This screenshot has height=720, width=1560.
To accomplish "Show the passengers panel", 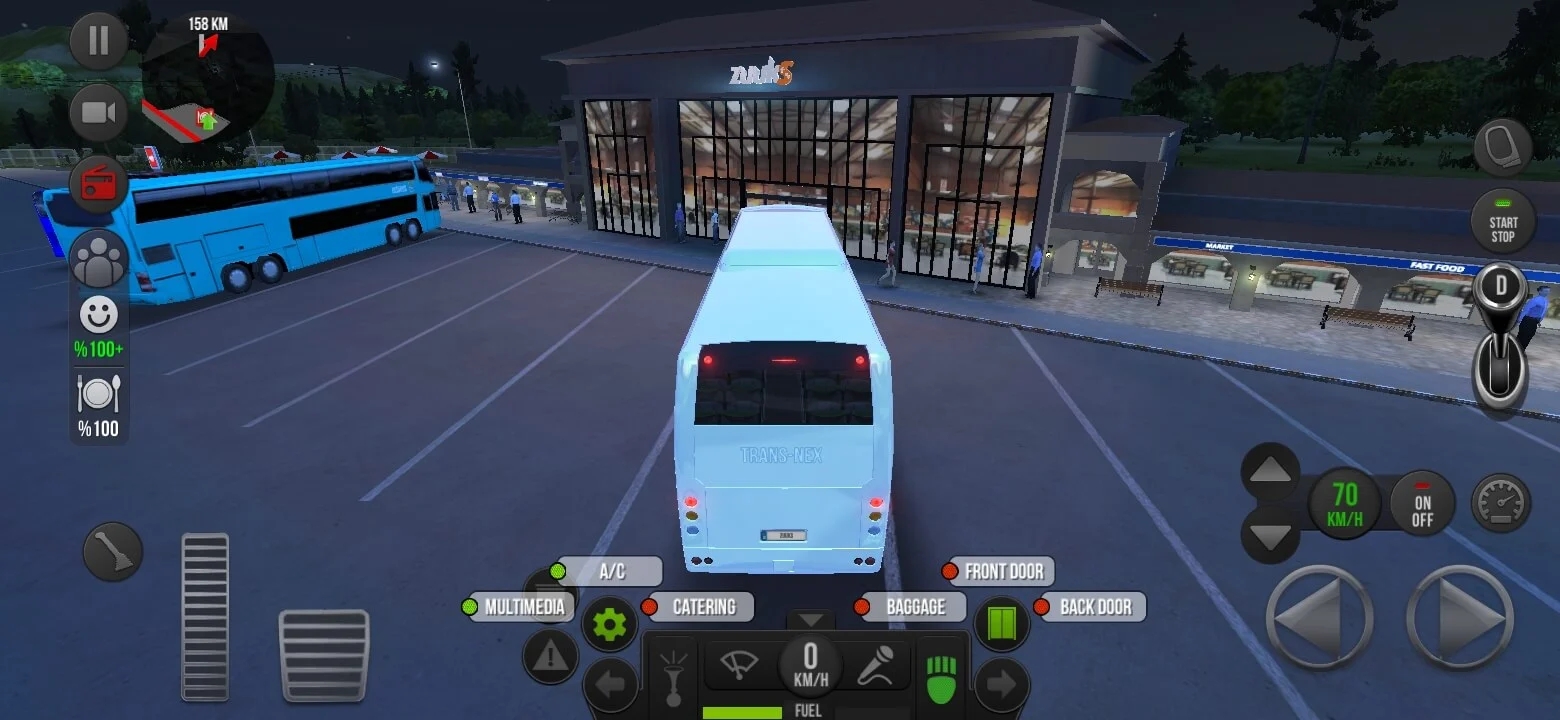I will pos(99,259).
